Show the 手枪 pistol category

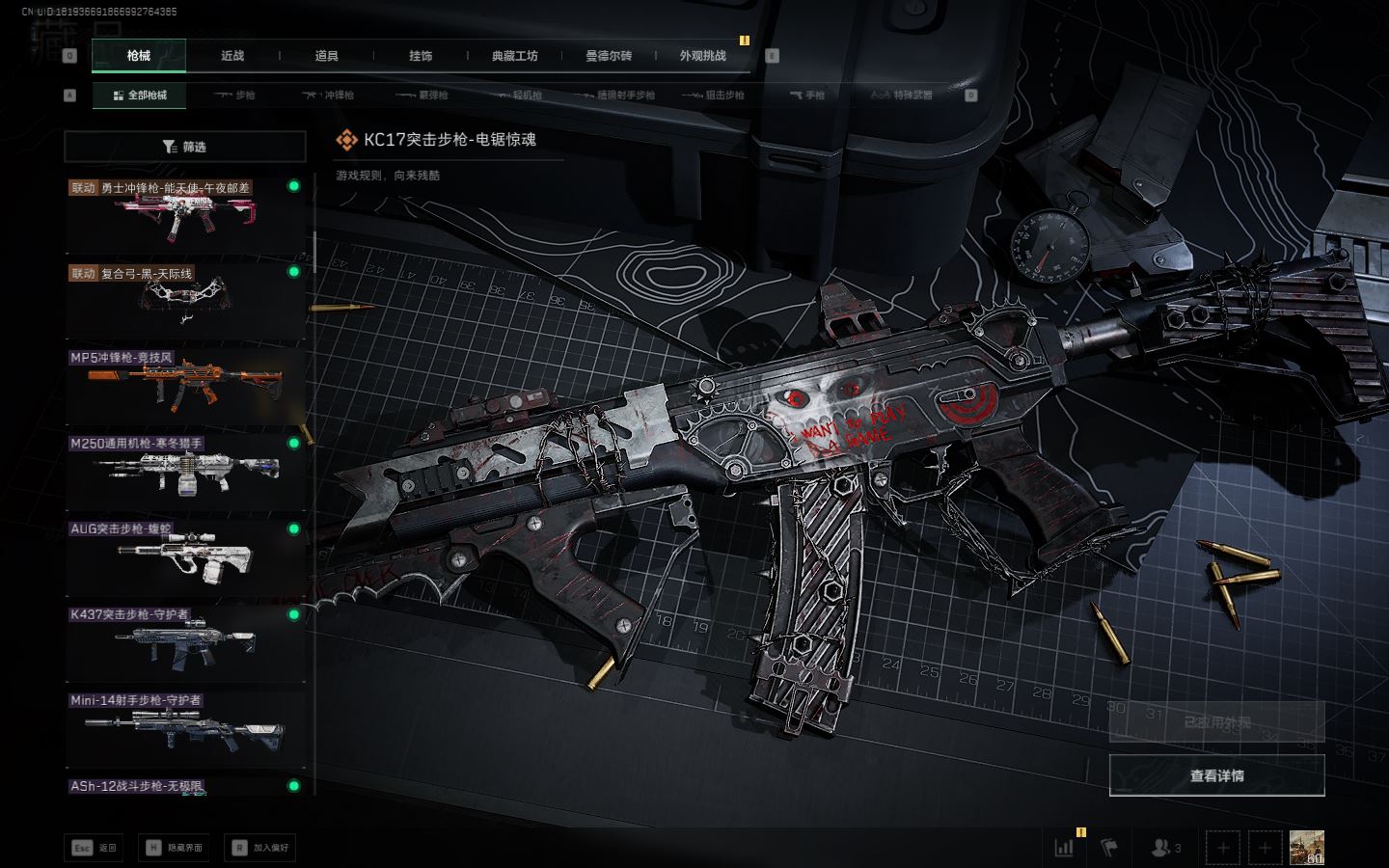(x=807, y=95)
